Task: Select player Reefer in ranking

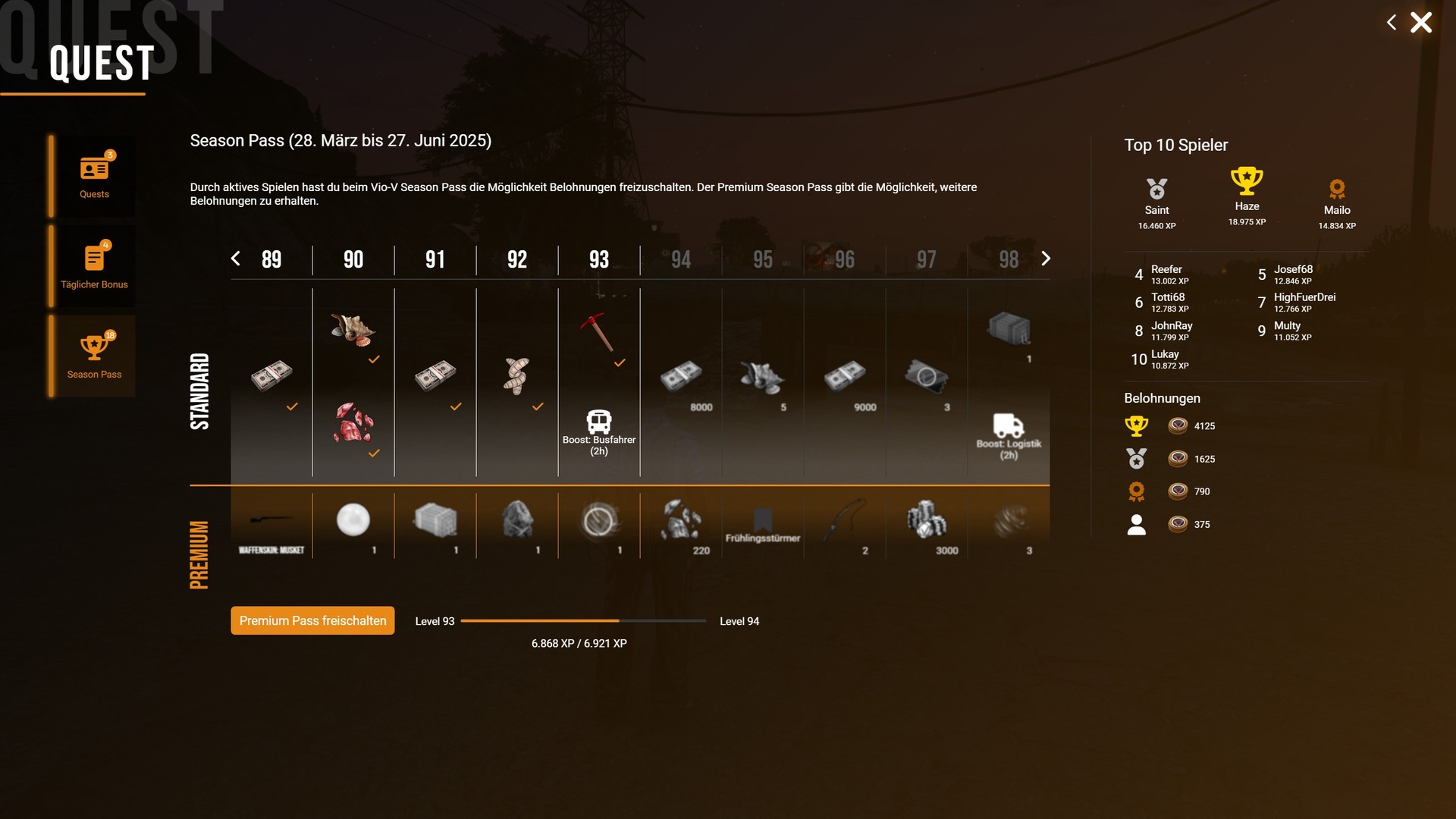Action: click(x=1166, y=274)
